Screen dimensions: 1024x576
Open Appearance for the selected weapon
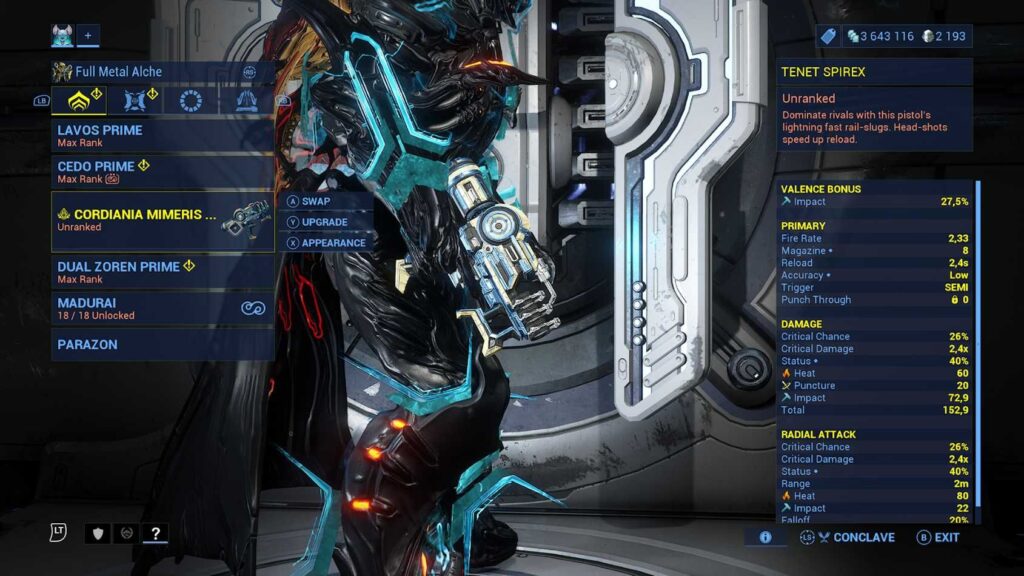coord(328,243)
